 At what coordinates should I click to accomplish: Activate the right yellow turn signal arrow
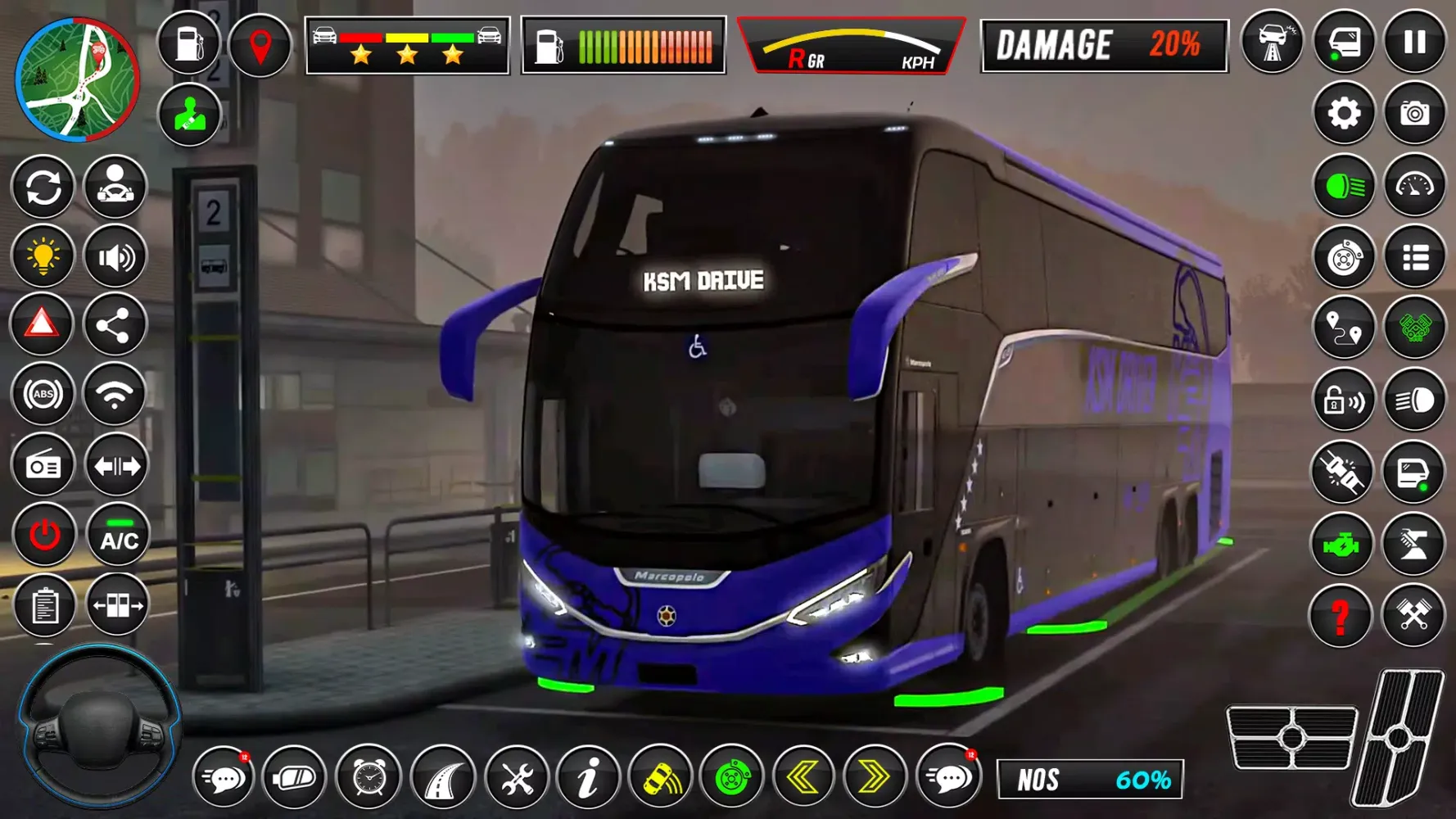pyautogui.click(x=875, y=776)
